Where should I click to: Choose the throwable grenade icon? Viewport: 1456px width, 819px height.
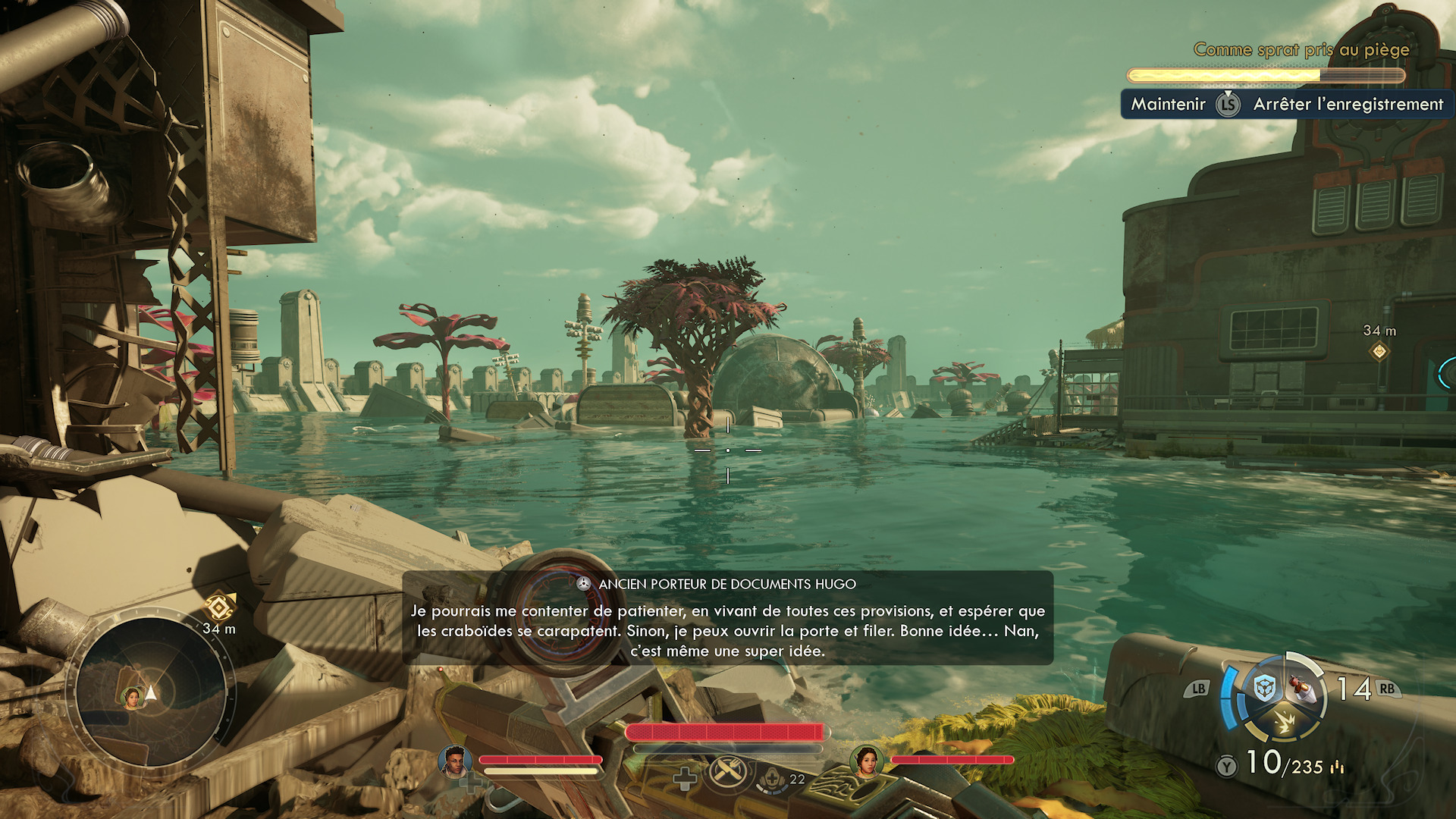(1302, 689)
